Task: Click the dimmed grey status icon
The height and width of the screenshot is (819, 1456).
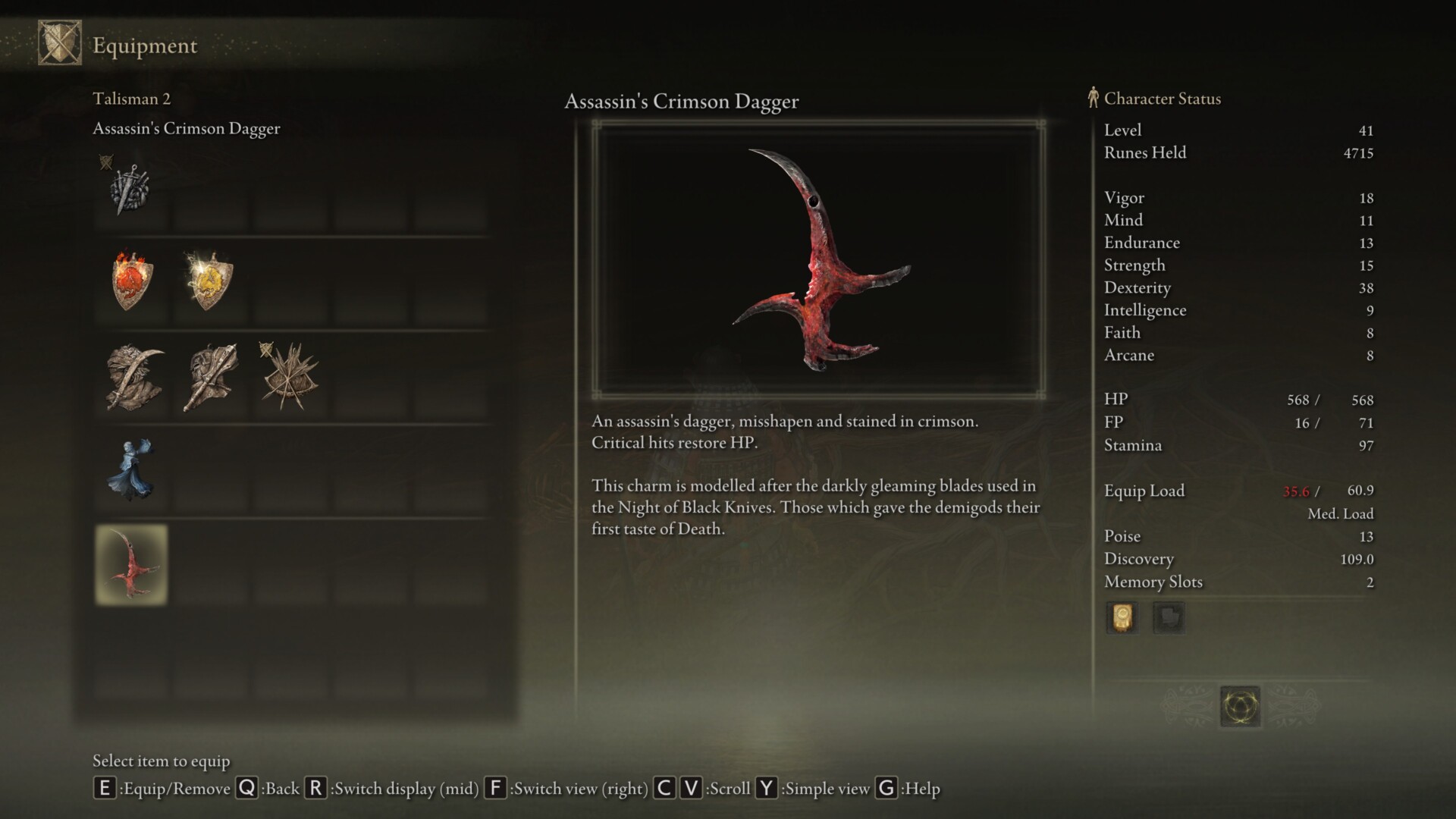Action: coord(1169,617)
